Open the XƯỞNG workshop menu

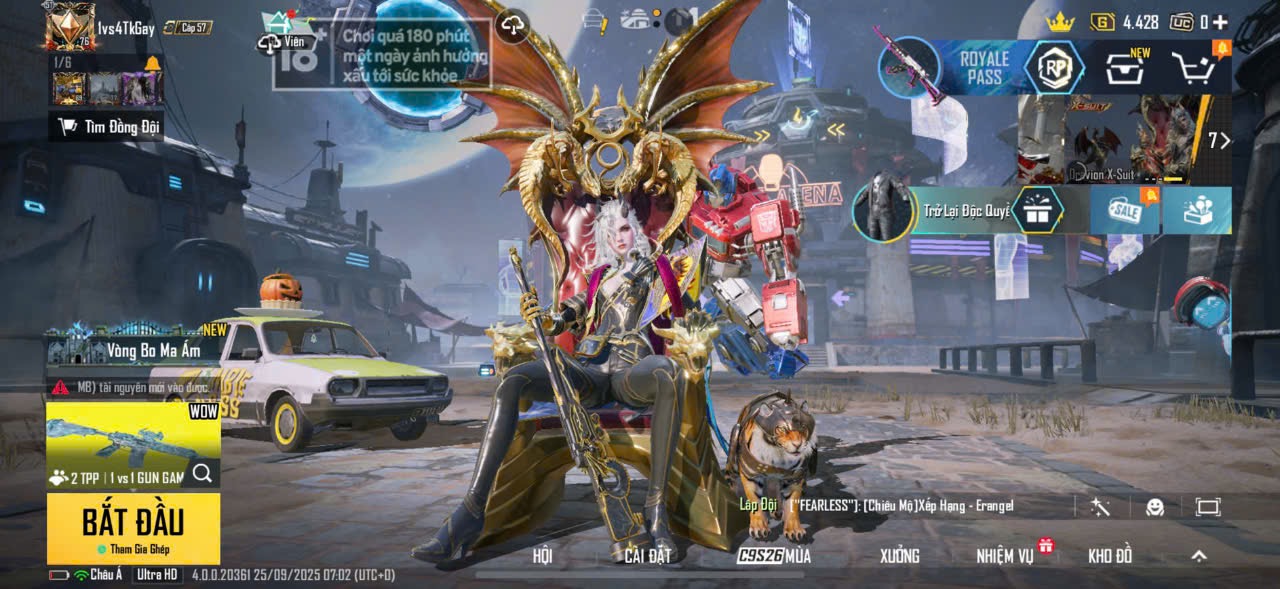click(x=899, y=556)
